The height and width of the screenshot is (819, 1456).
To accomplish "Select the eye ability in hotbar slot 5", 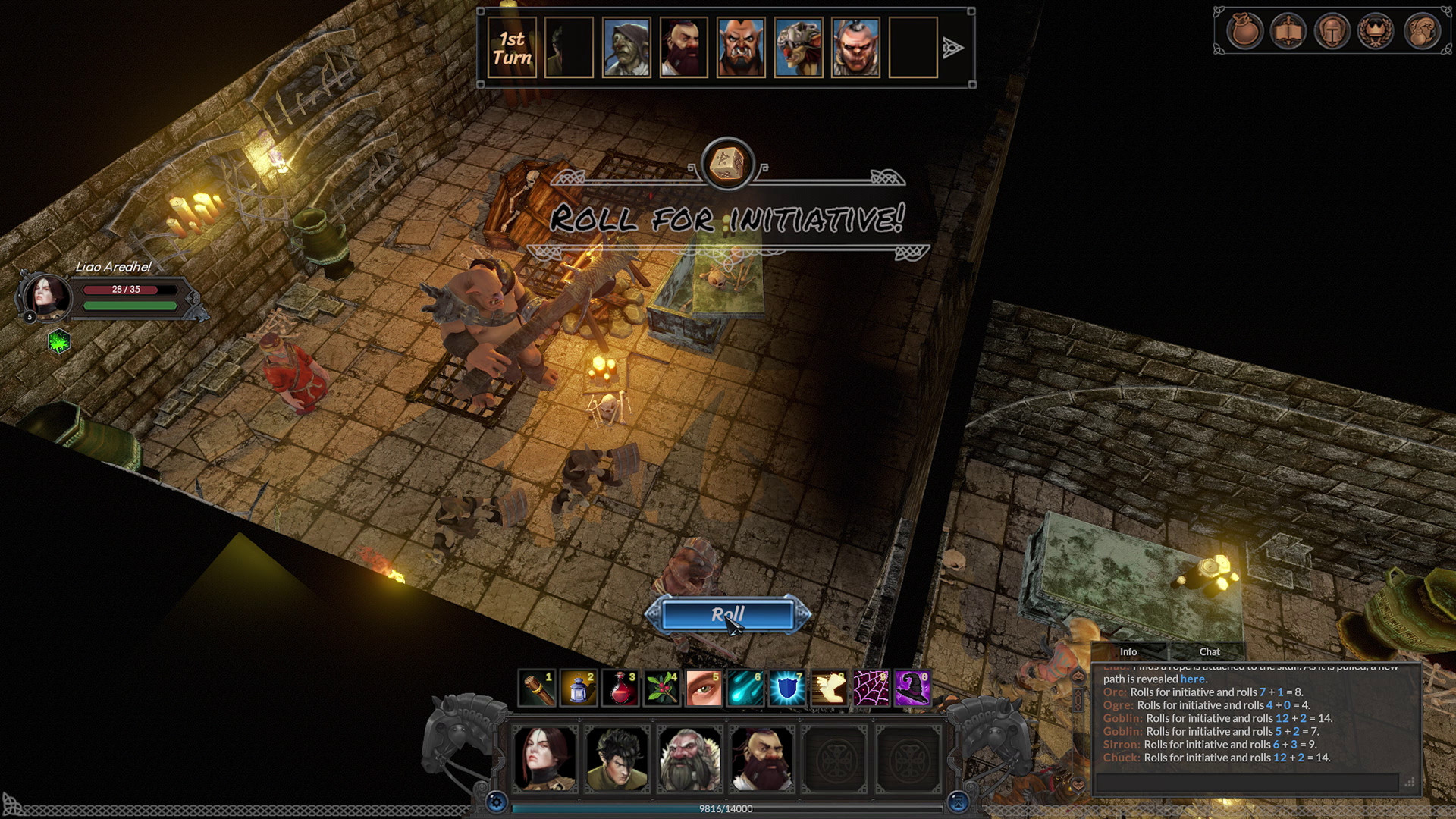I will click(704, 689).
